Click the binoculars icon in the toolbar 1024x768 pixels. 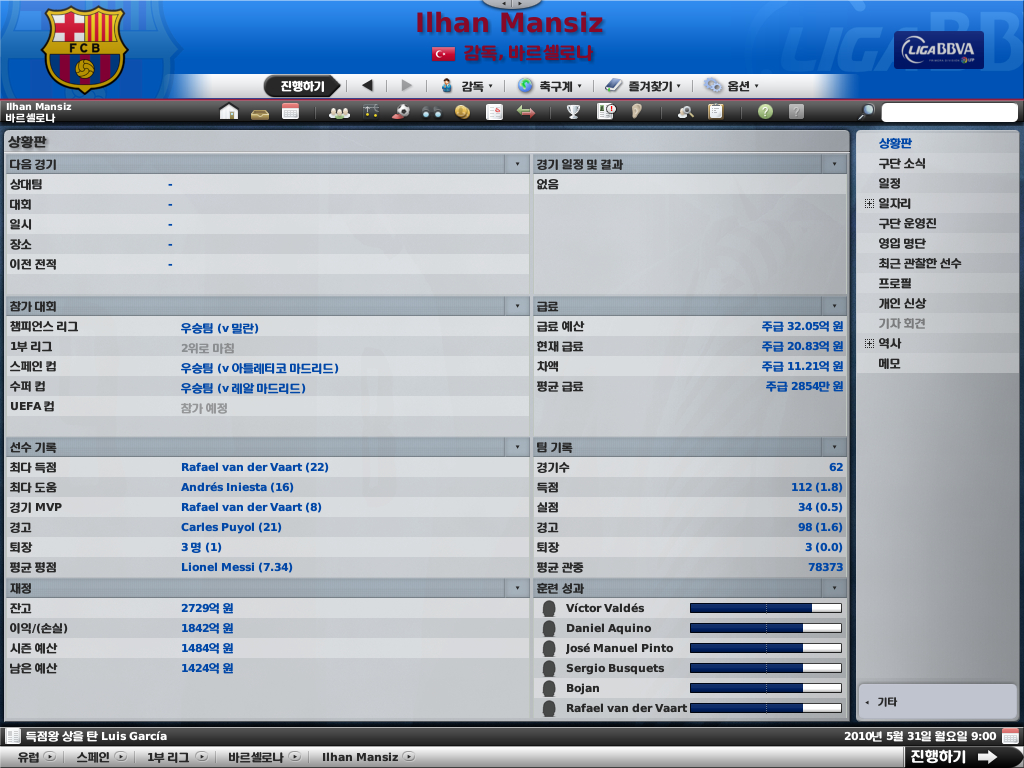[x=432, y=112]
